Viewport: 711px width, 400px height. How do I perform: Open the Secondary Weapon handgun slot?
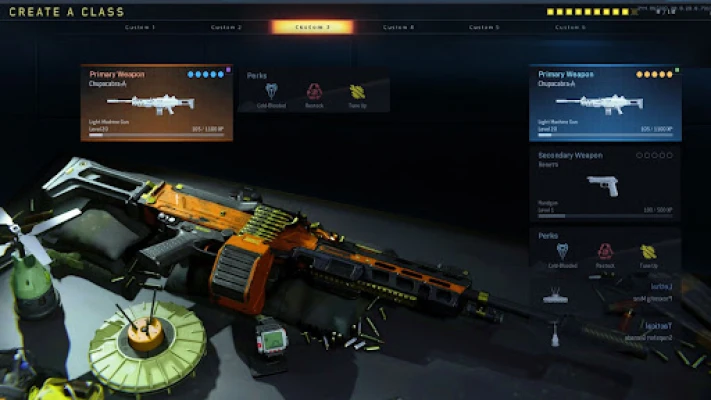605,183
